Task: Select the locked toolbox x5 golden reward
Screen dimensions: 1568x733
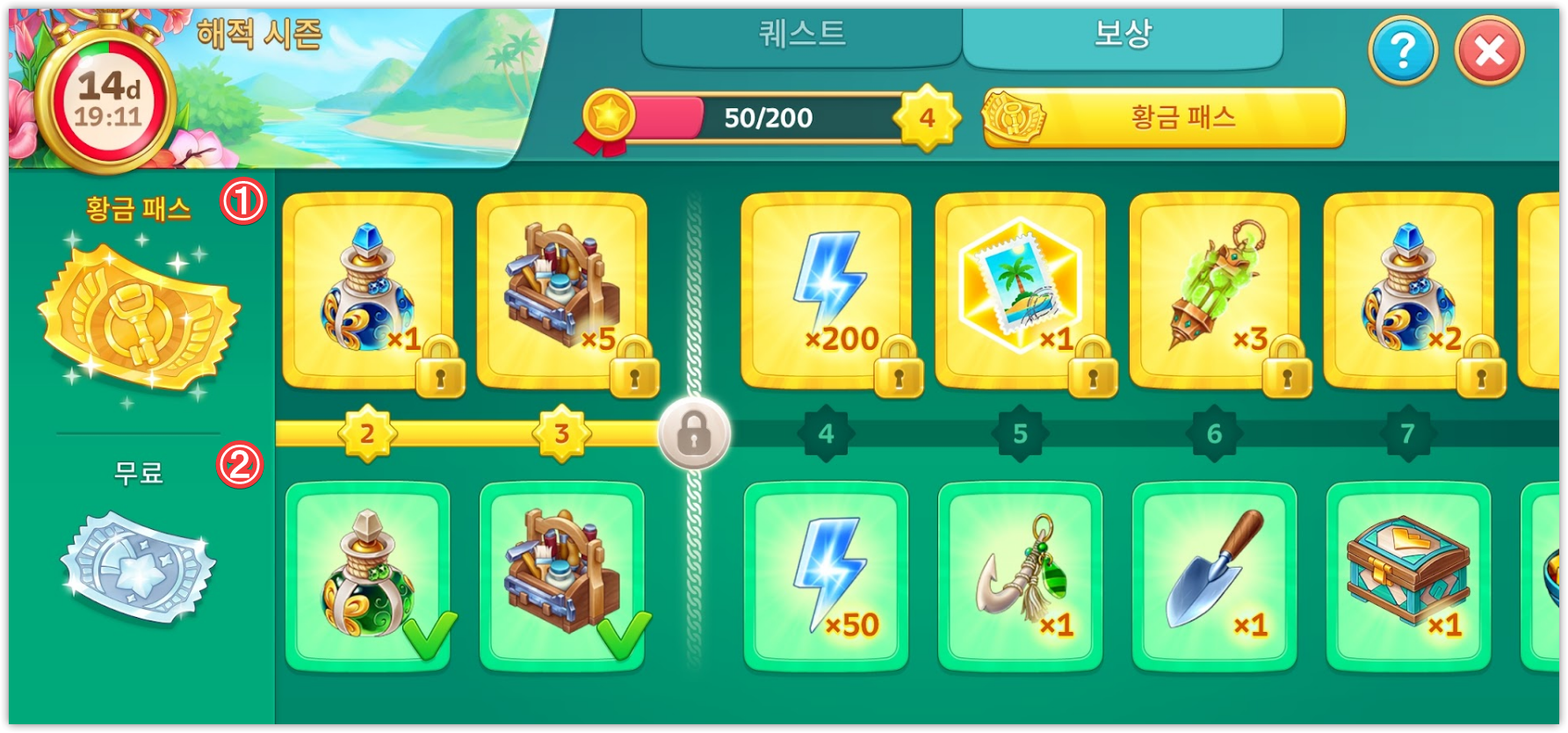Action: [561, 291]
